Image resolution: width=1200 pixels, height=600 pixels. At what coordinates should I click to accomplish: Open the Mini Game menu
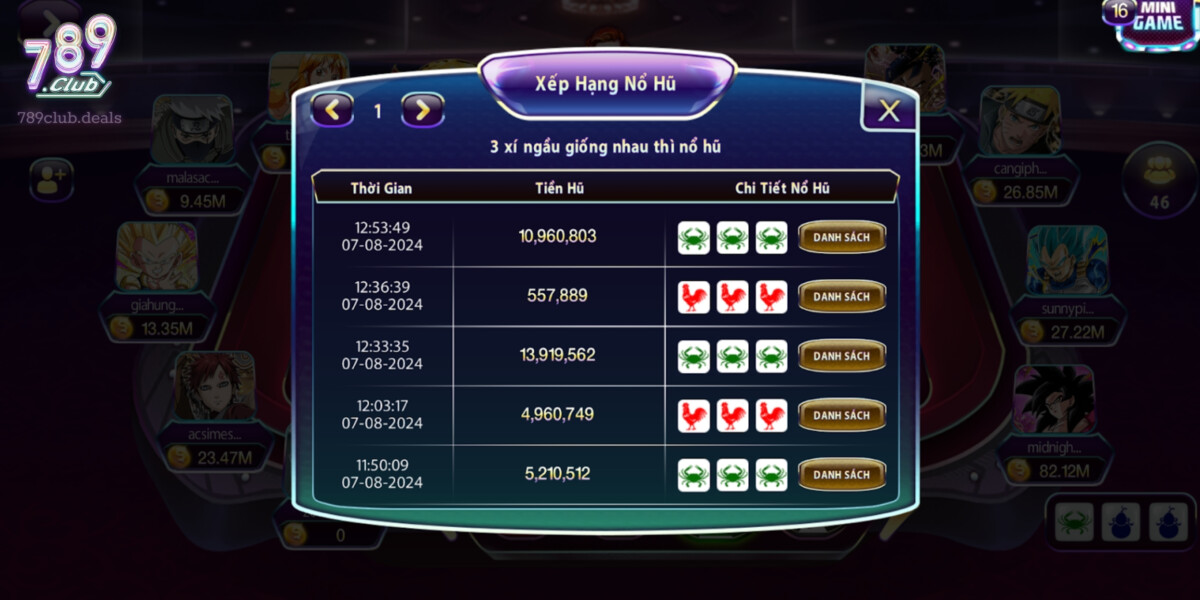1154,24
